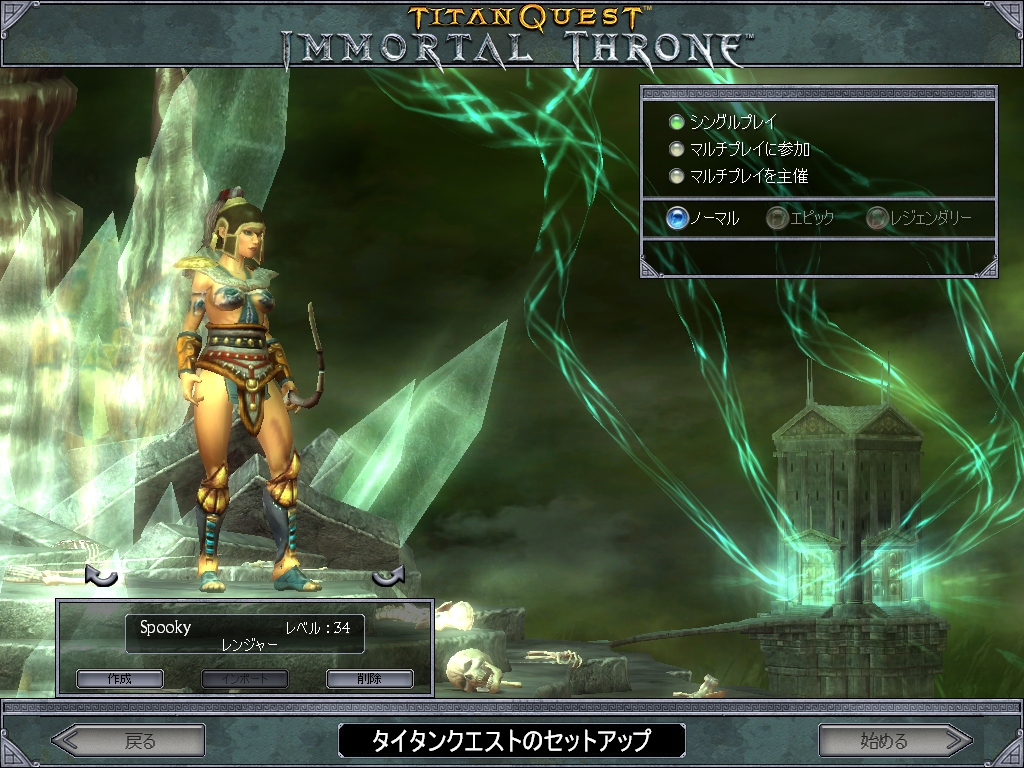
Task: Rotate character with right curved arrow
Action: pyautogui.click(x=387, y=576)
